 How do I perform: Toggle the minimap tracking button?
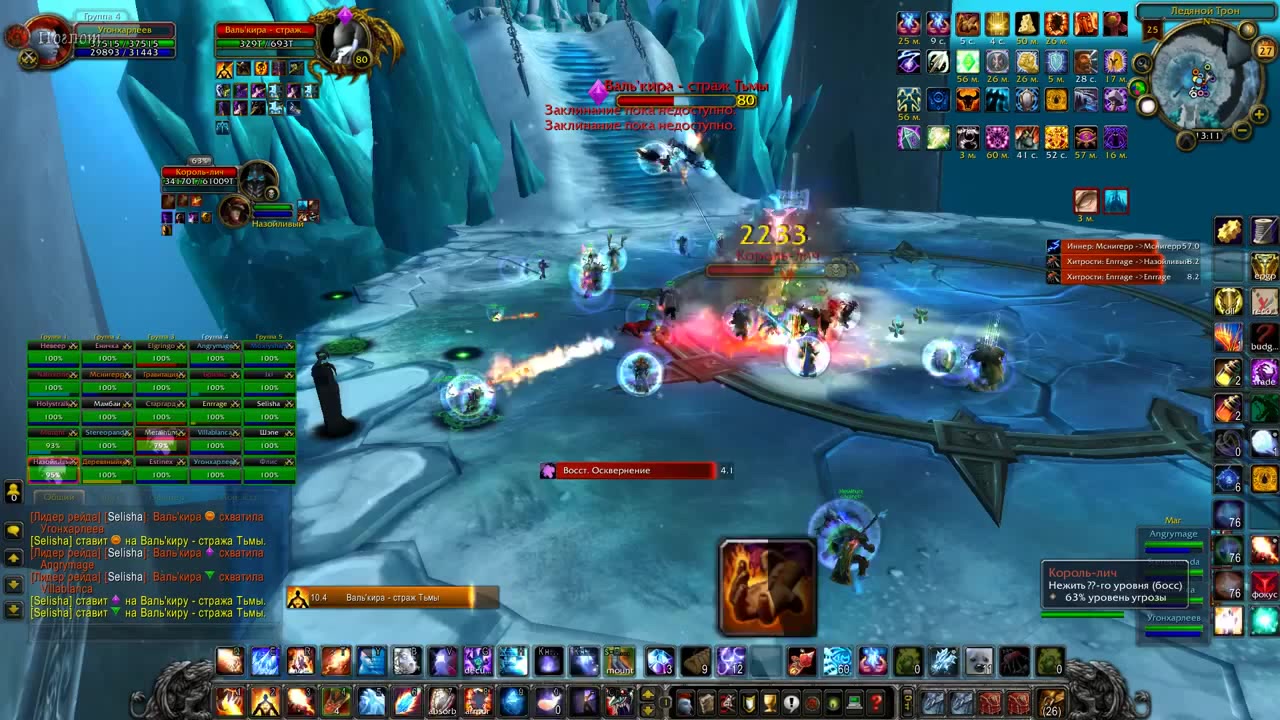1142,64
